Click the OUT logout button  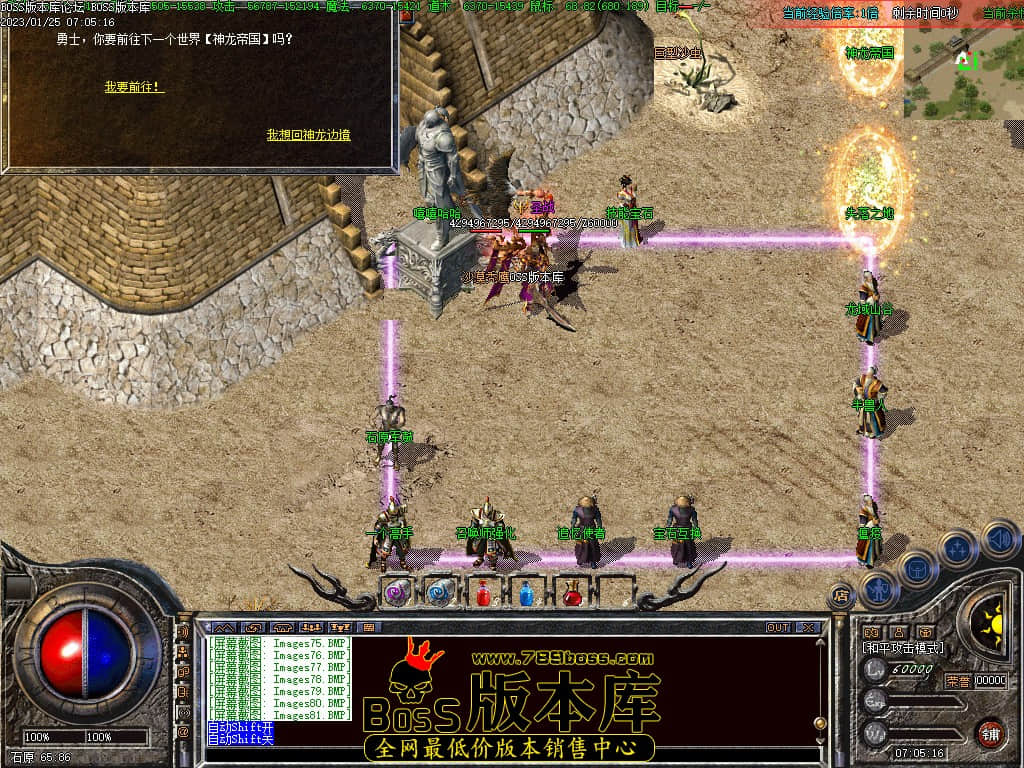(x=777, y=627)
